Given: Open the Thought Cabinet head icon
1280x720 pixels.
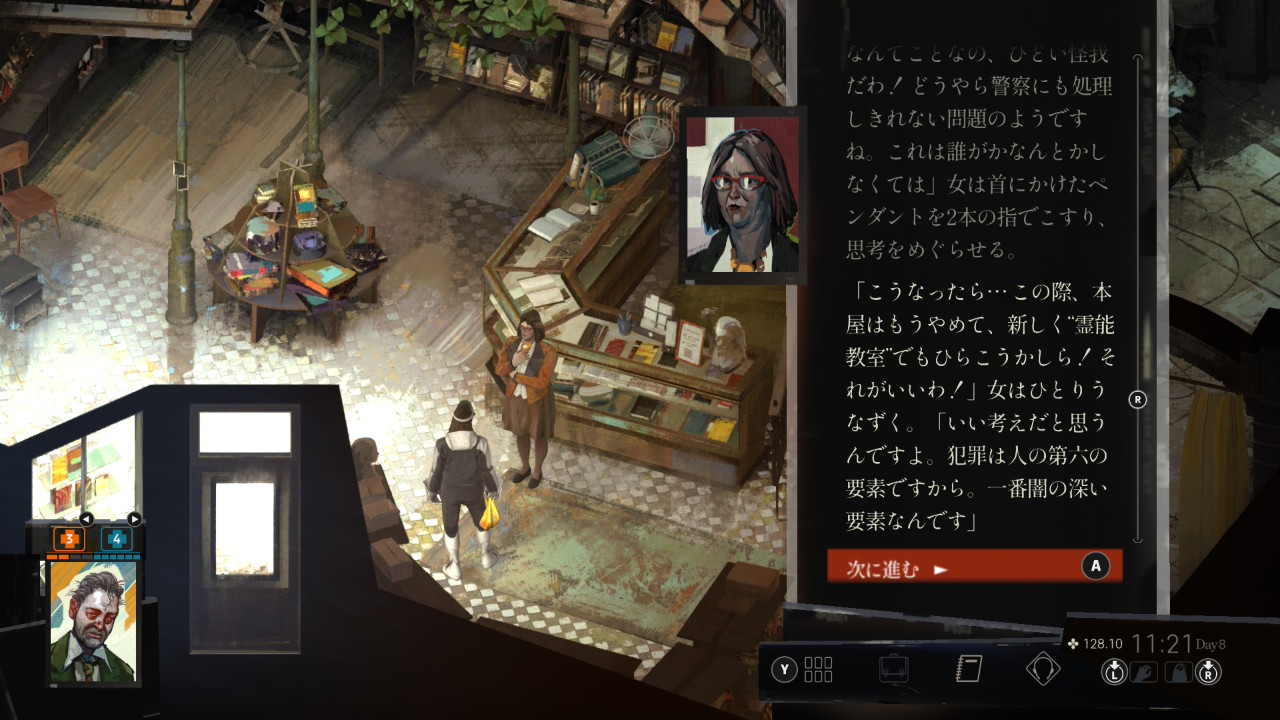Looking at the screenshot, I should click(x=1043, y=669).
